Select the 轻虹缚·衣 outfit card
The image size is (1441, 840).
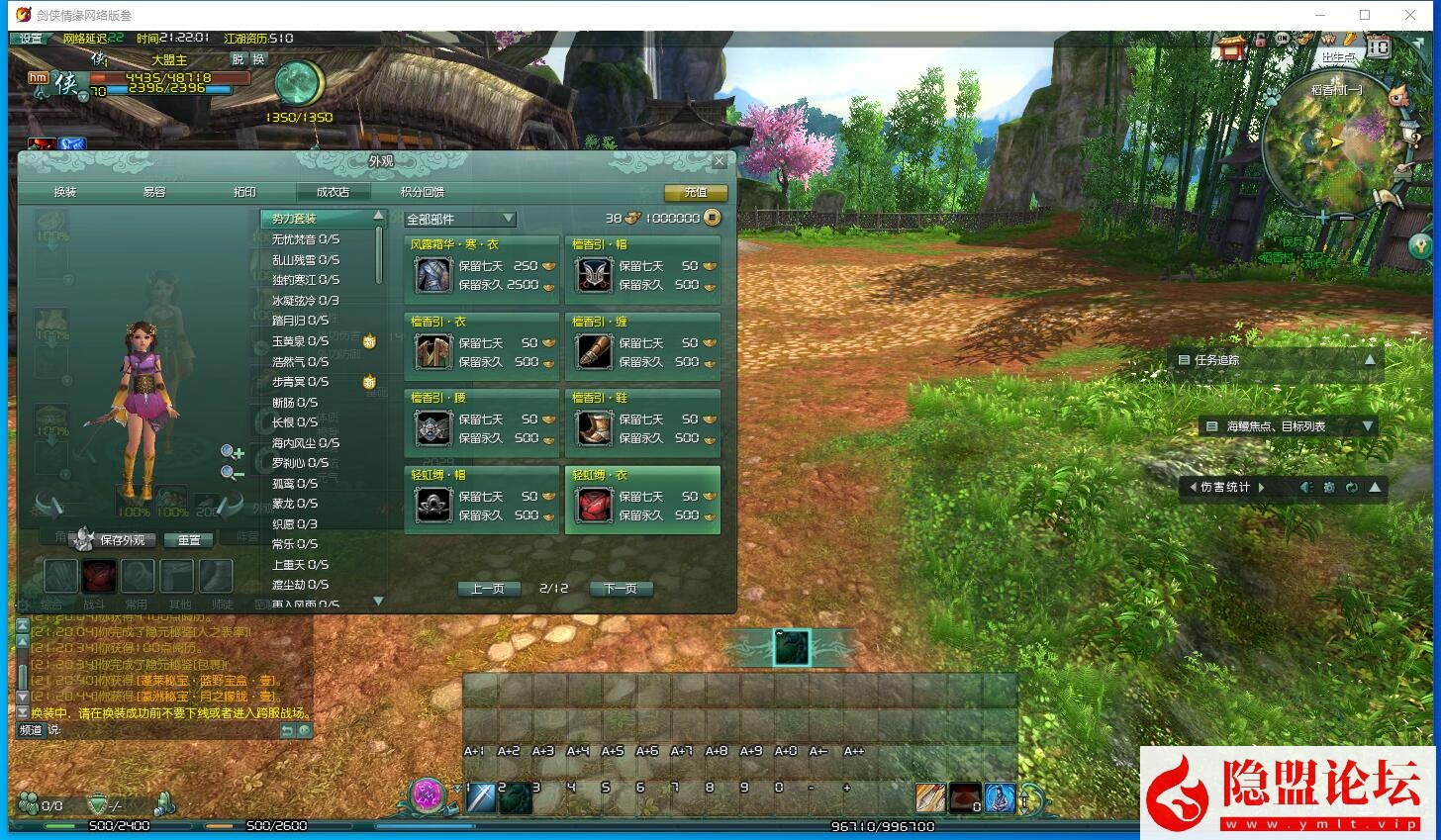643,500
